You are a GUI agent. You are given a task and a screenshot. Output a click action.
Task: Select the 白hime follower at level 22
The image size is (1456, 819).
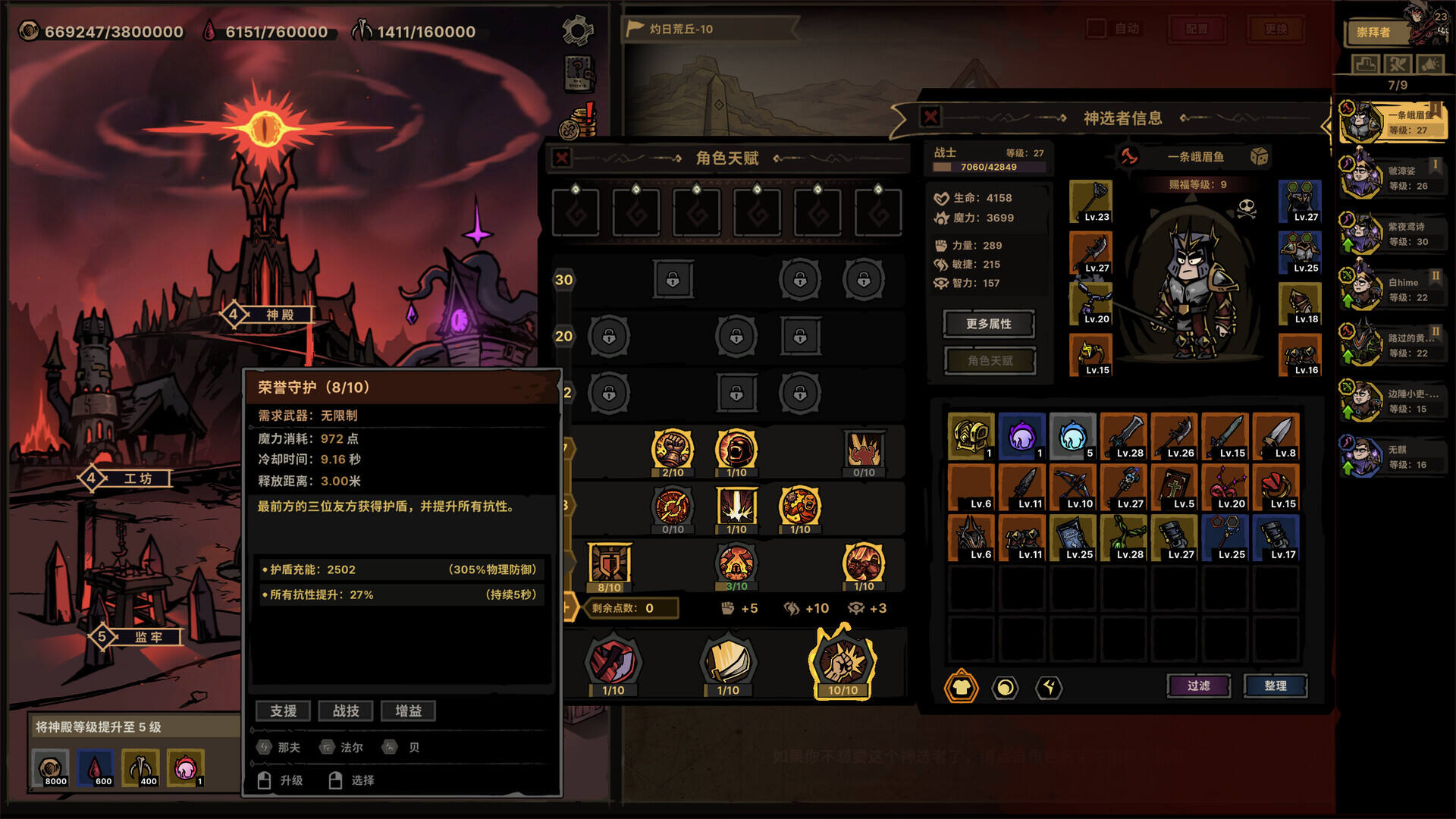point(1392,287)
